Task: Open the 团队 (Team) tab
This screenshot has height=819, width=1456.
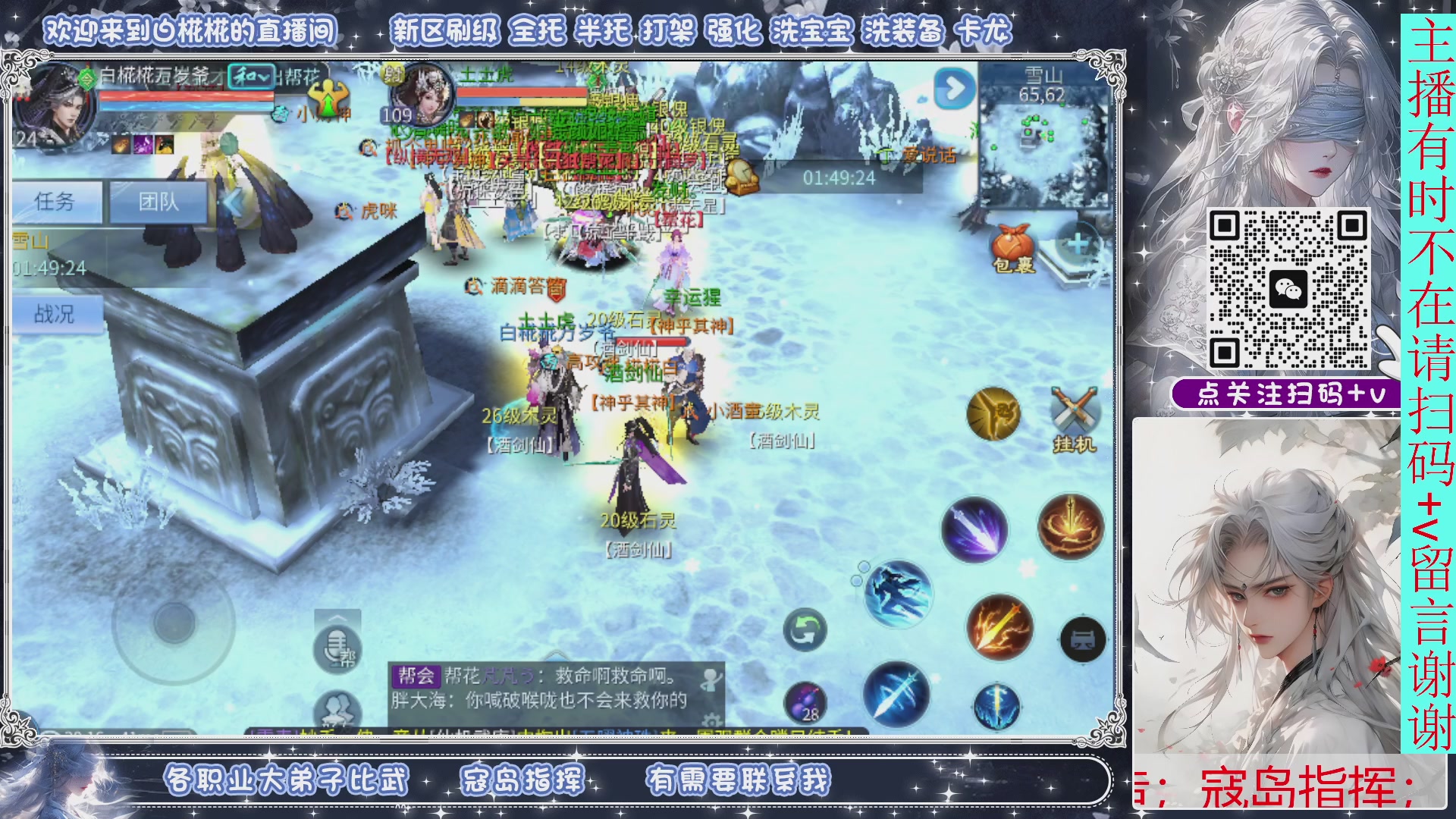Action: coord(158,202)
